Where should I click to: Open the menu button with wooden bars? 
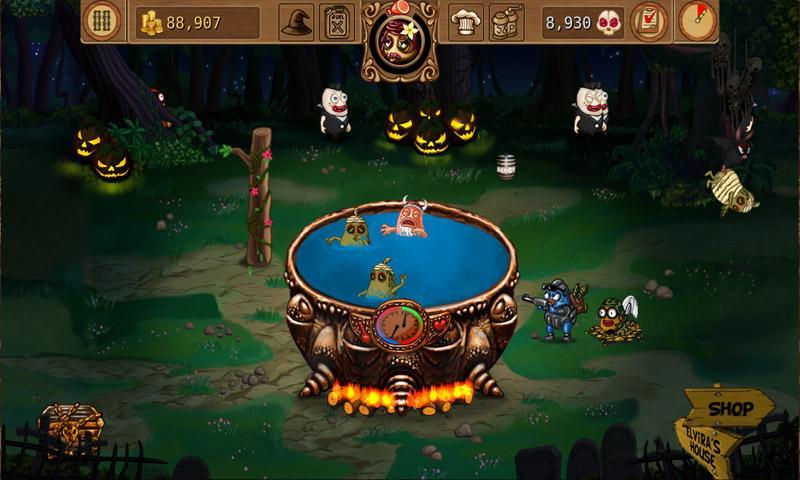[x=103, y=21]
